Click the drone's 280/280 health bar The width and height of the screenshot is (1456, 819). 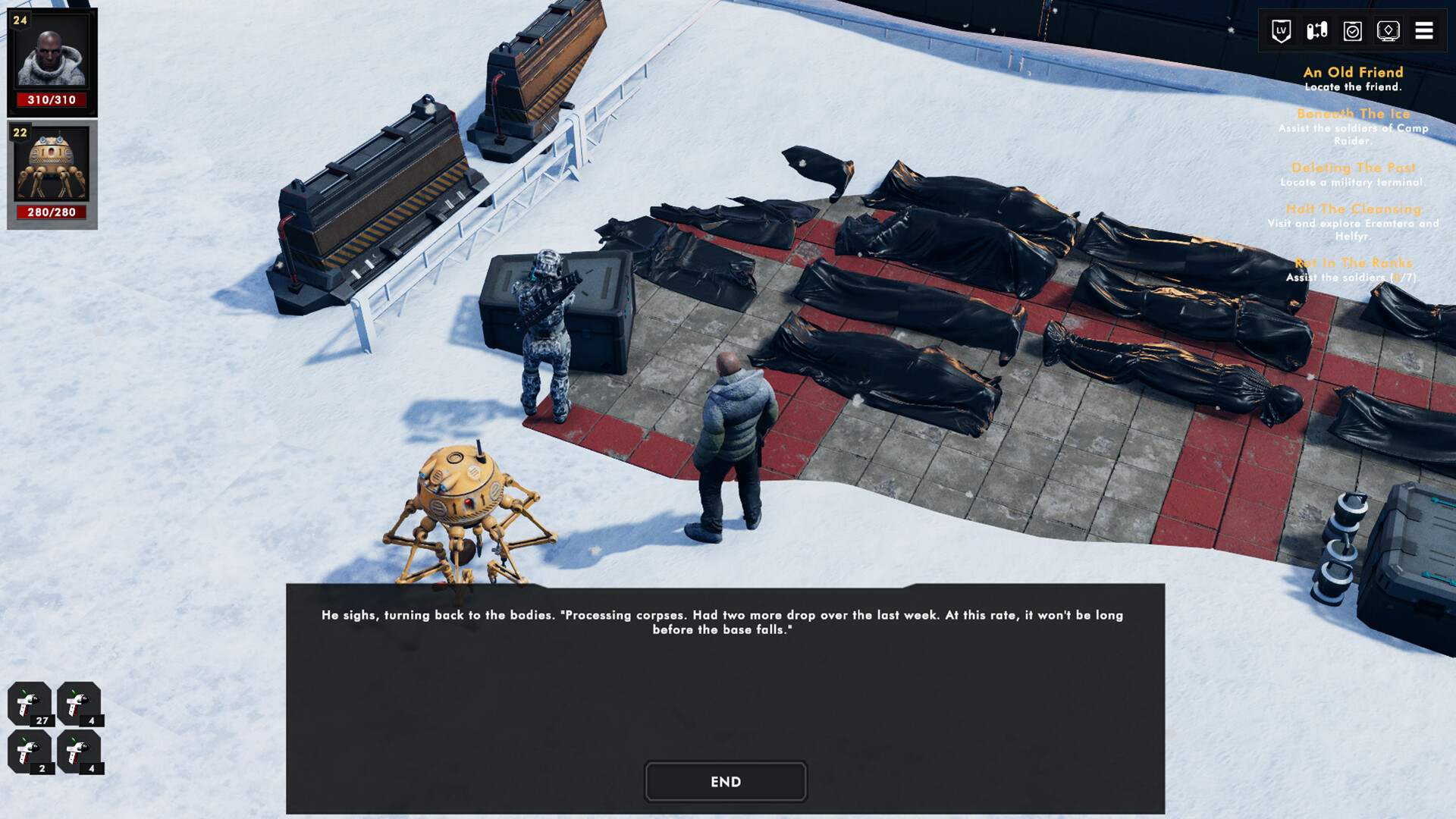click(52, 212)
